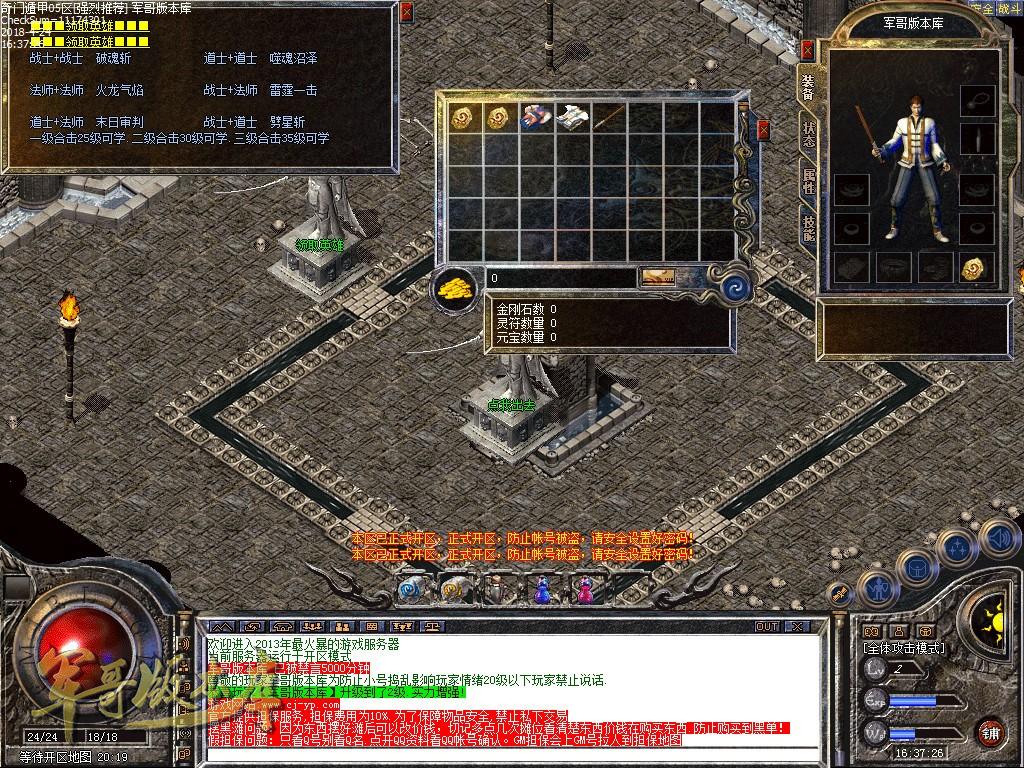
Task: Use the blue potion on the hotbar
Action: tap(543, 590)
